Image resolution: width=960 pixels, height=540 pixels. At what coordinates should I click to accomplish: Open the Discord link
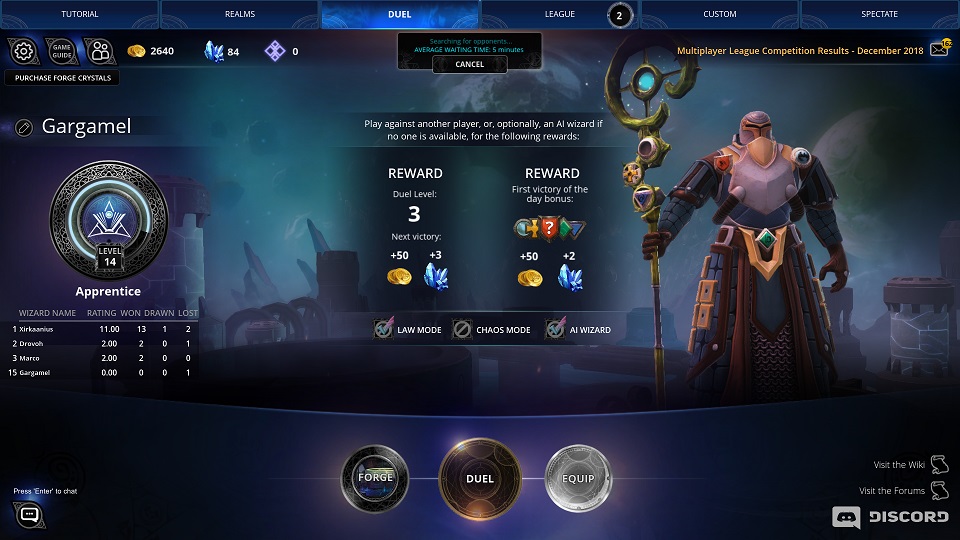890,516
